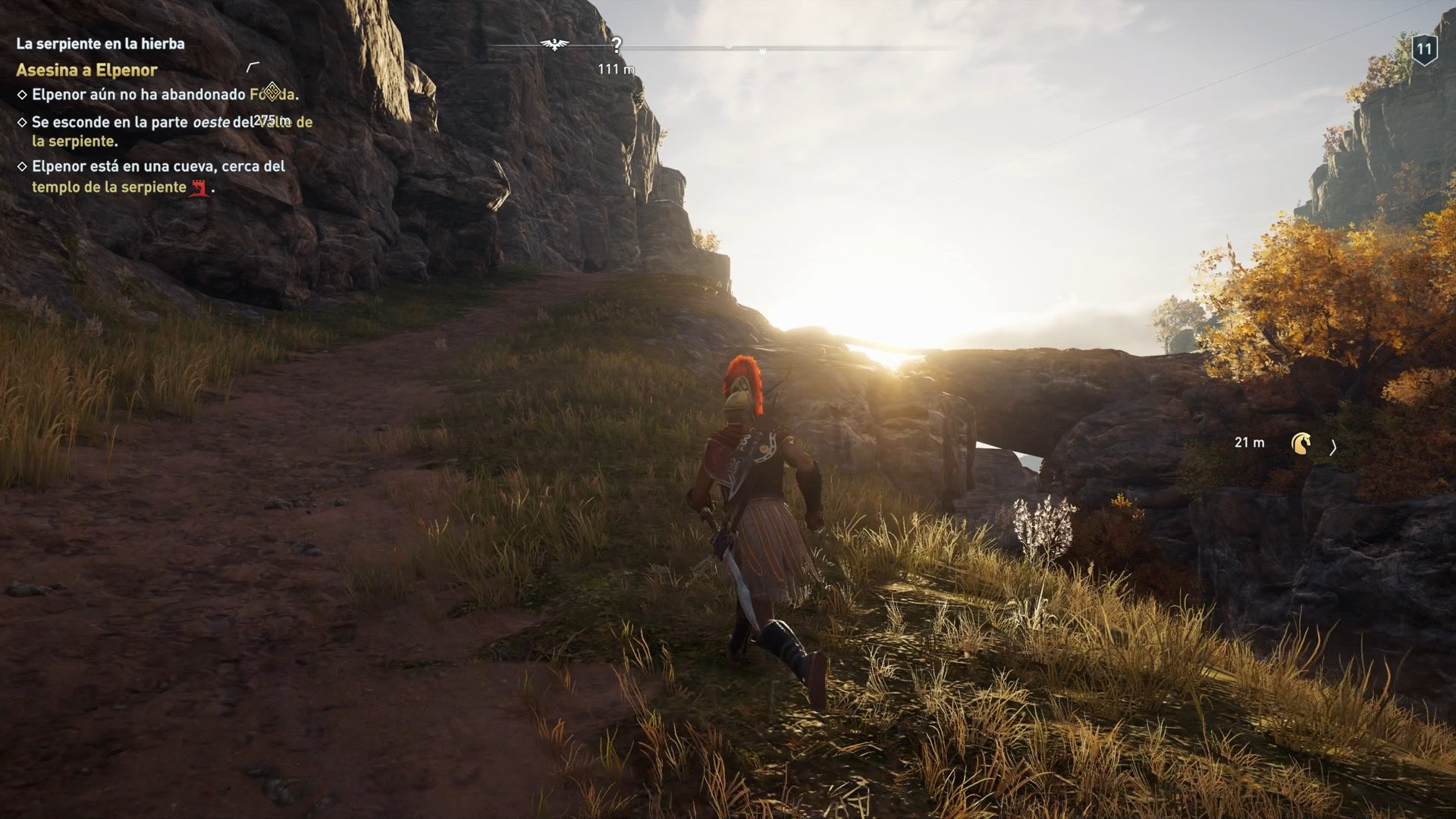Toggle the first quest objective diamond
This screenshot has width=1456, height=819.
(x=21, y=95)
